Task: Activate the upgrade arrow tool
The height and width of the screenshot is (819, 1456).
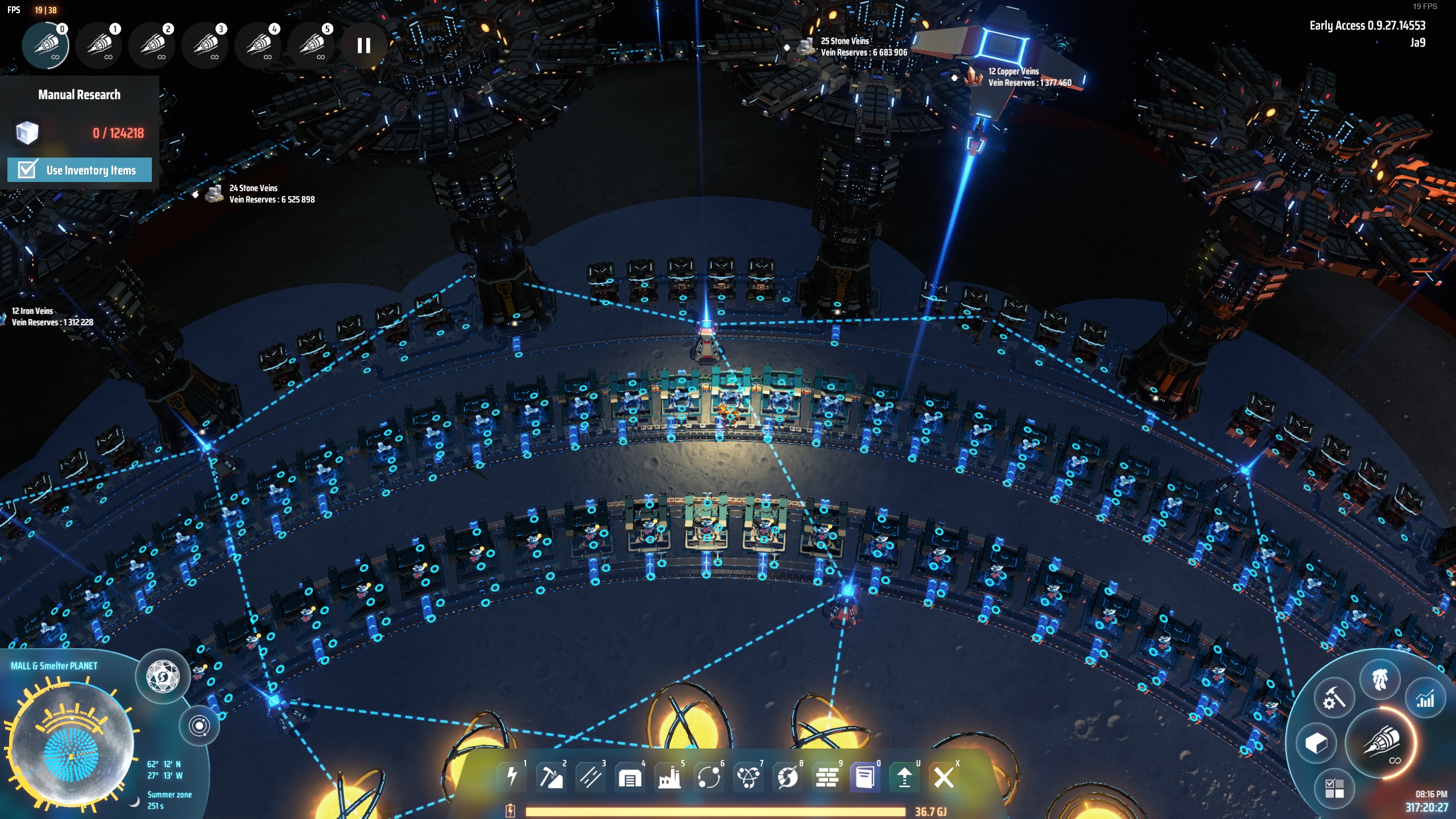Action: click(905, 777)
